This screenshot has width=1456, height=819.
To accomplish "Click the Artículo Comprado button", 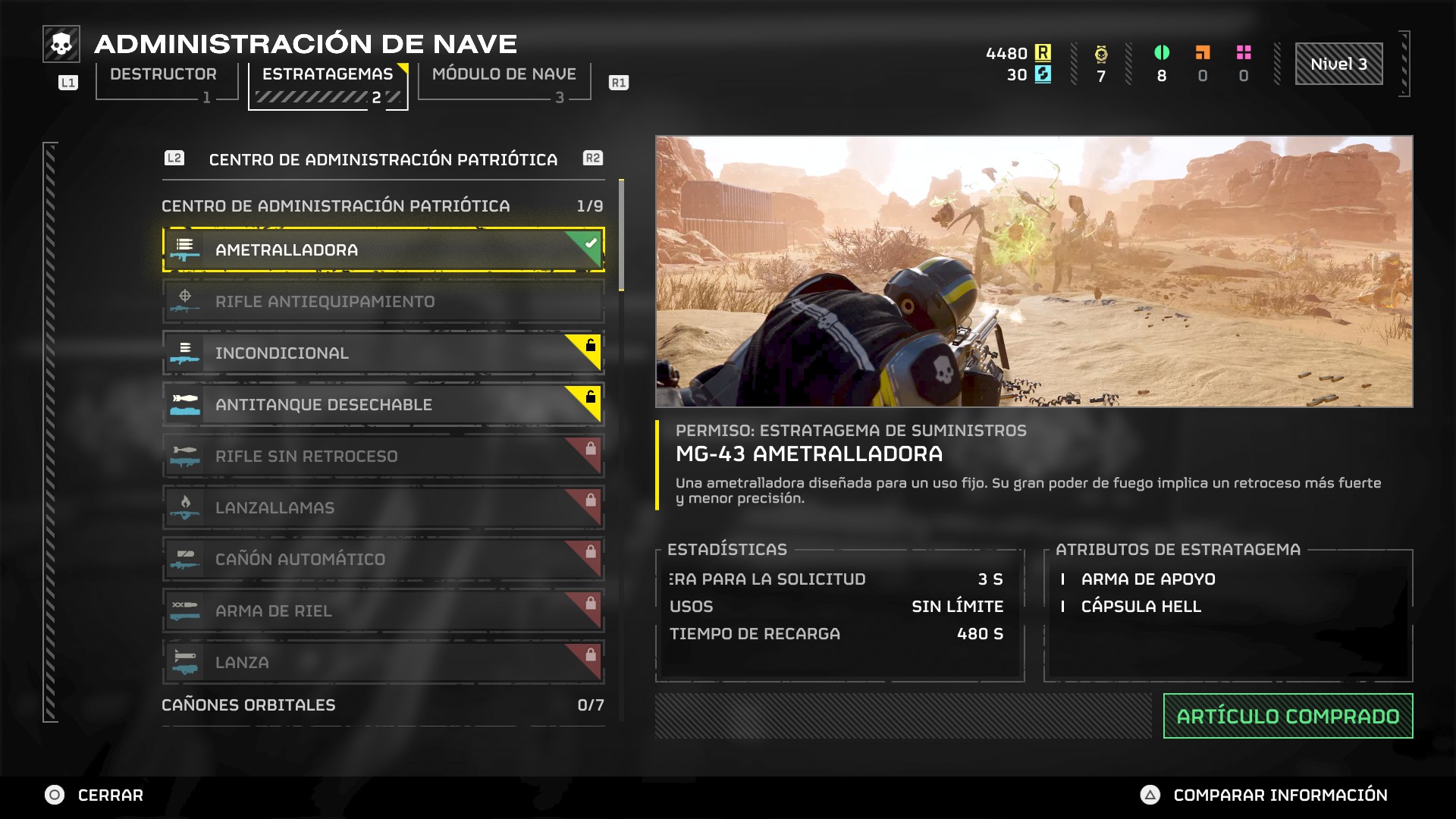I will coord(1288,716).
